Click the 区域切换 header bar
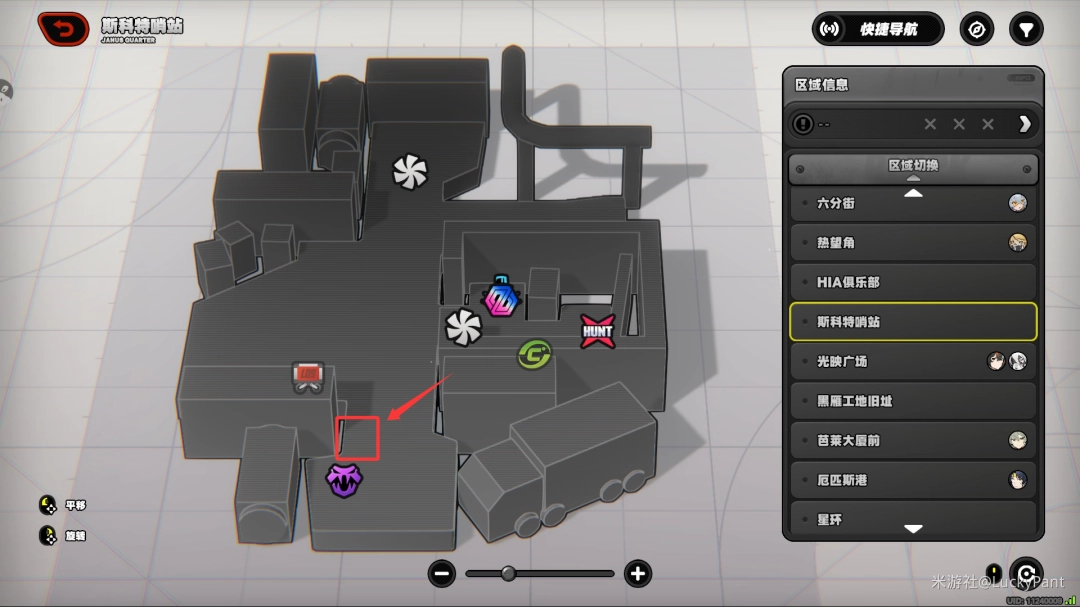Viewport: 1080px width, 607px height. click(912, 167)
